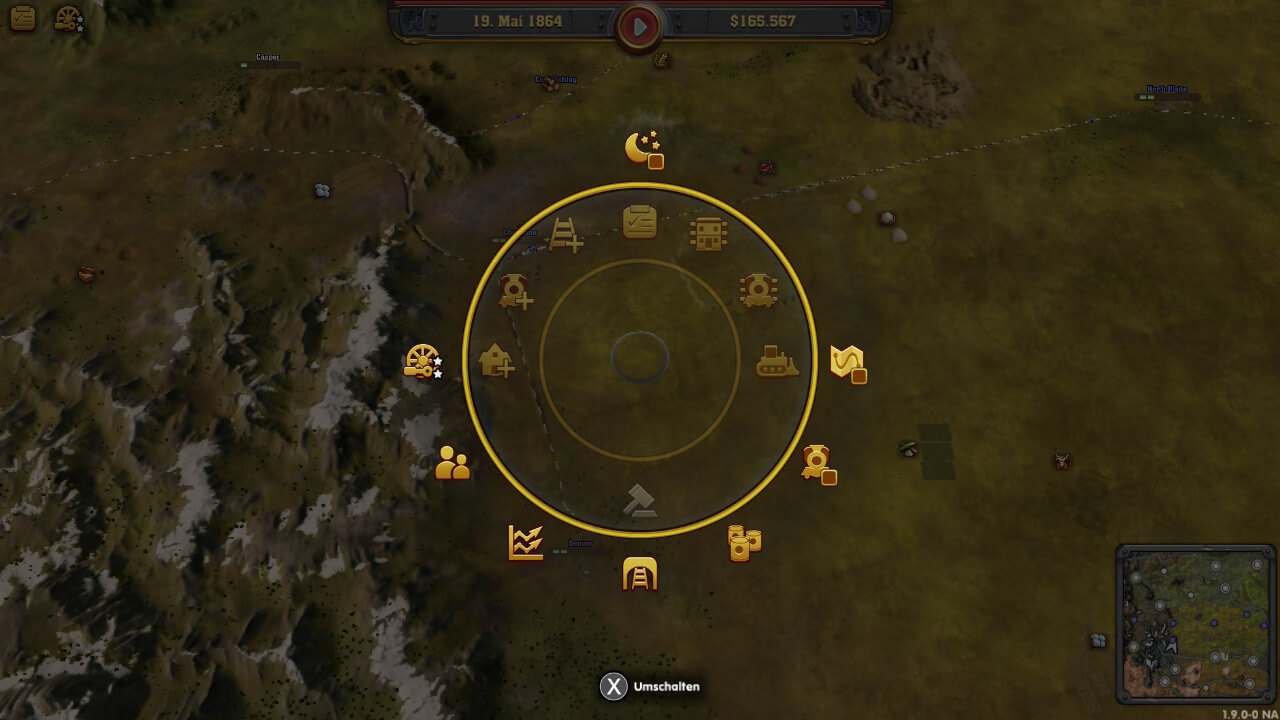The width and height of the screenshot is (1280, 720).
Task: Select the build track icon with ladder and plus
Action: [x=566, y=235]
